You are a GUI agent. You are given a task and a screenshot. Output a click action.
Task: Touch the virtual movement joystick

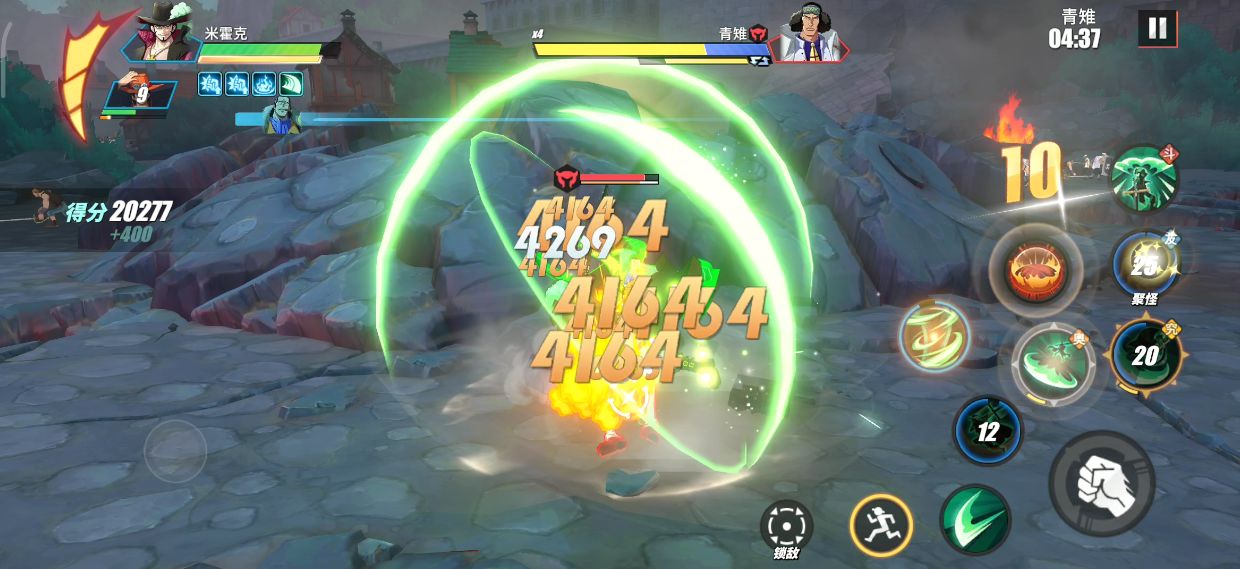coord(175,452)
